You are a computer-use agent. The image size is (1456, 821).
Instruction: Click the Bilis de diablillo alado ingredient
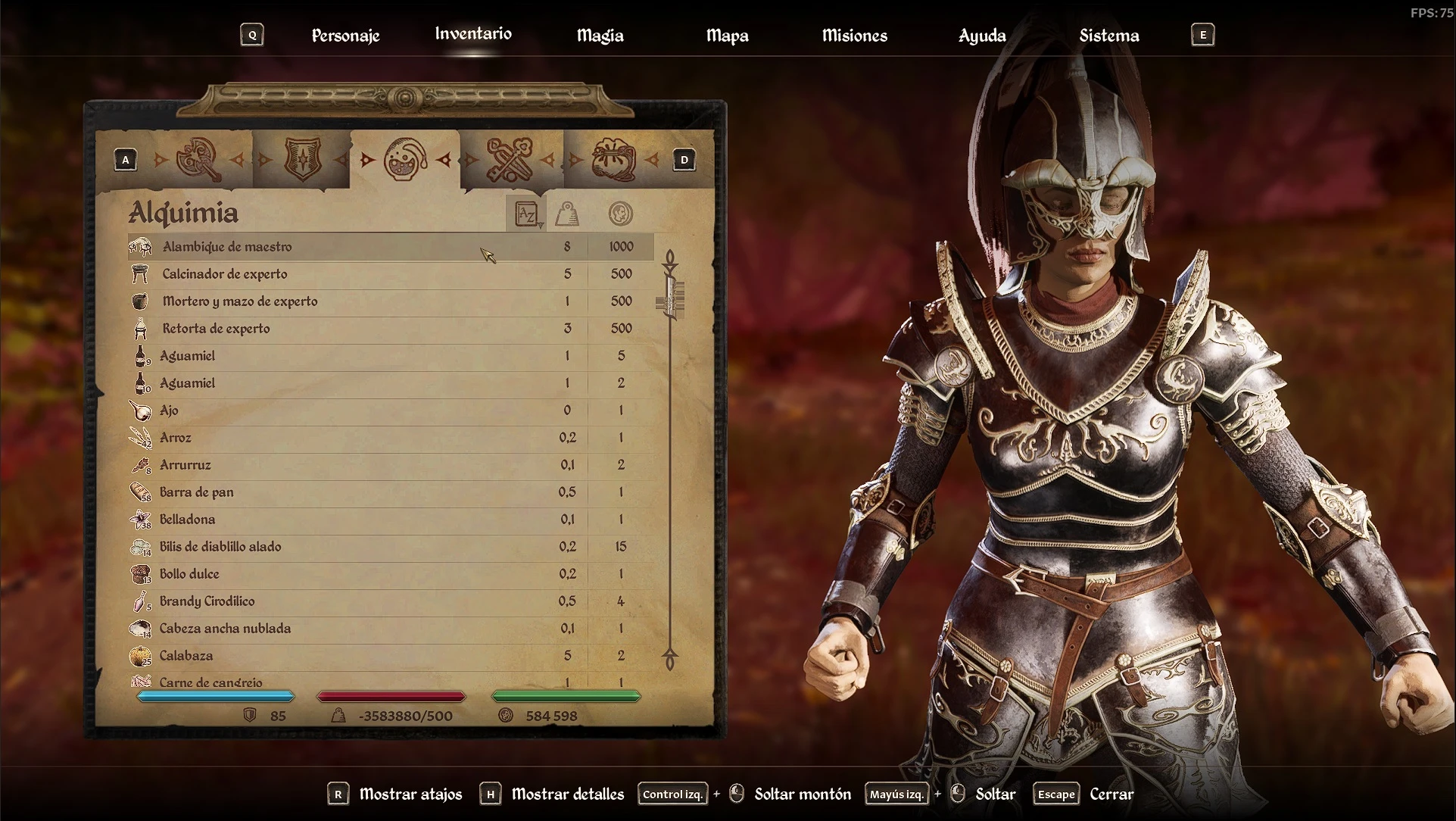pyautogui.click(x=220, y=547)
